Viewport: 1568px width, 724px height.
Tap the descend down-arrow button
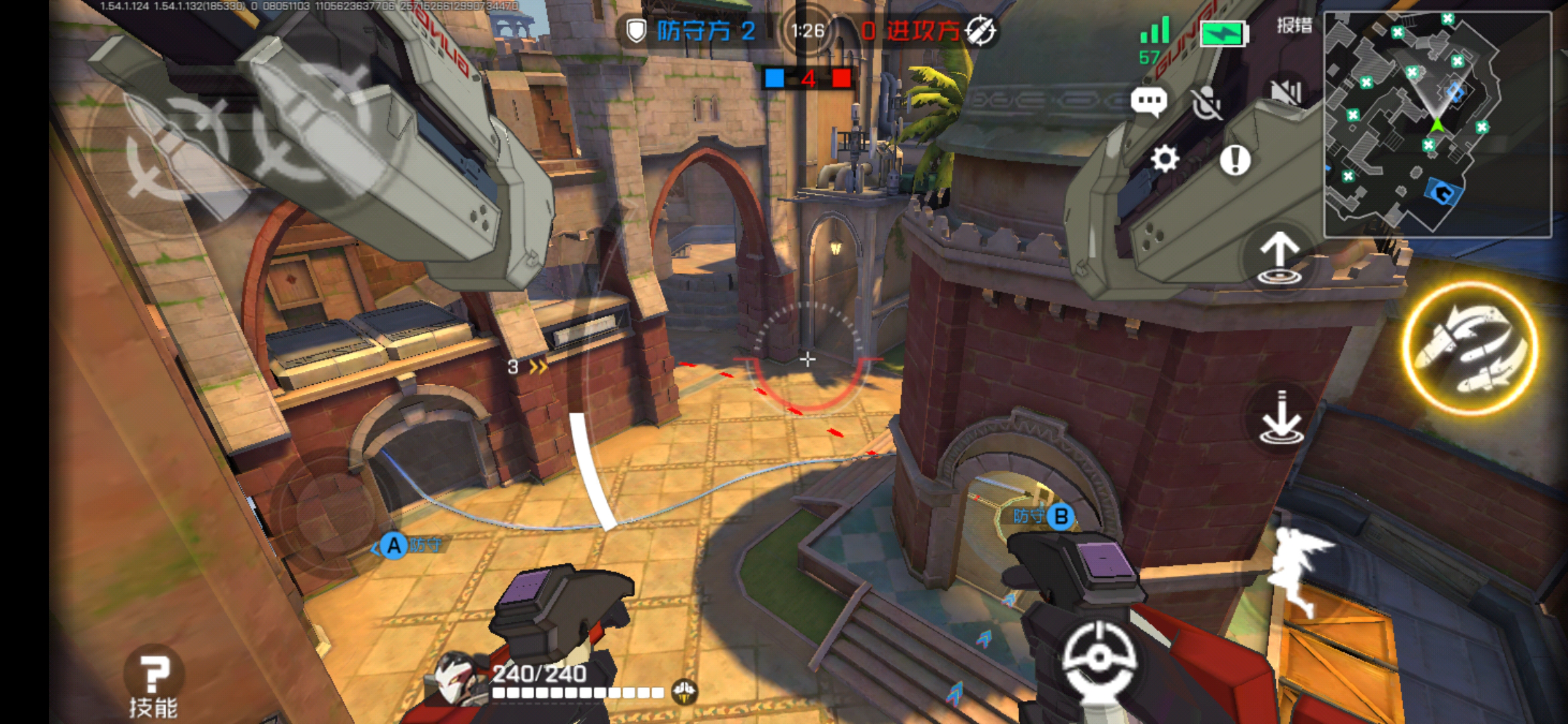point(1281,418)
